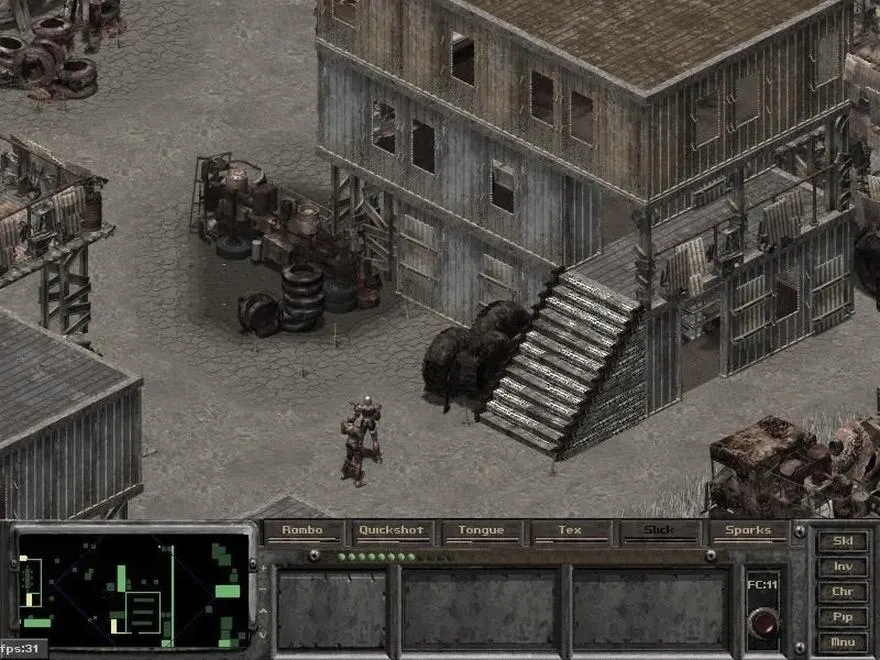Click the red round end-turn button
Image resolution: width=880 pixels, height=660 pixels.
pos(763,622)
